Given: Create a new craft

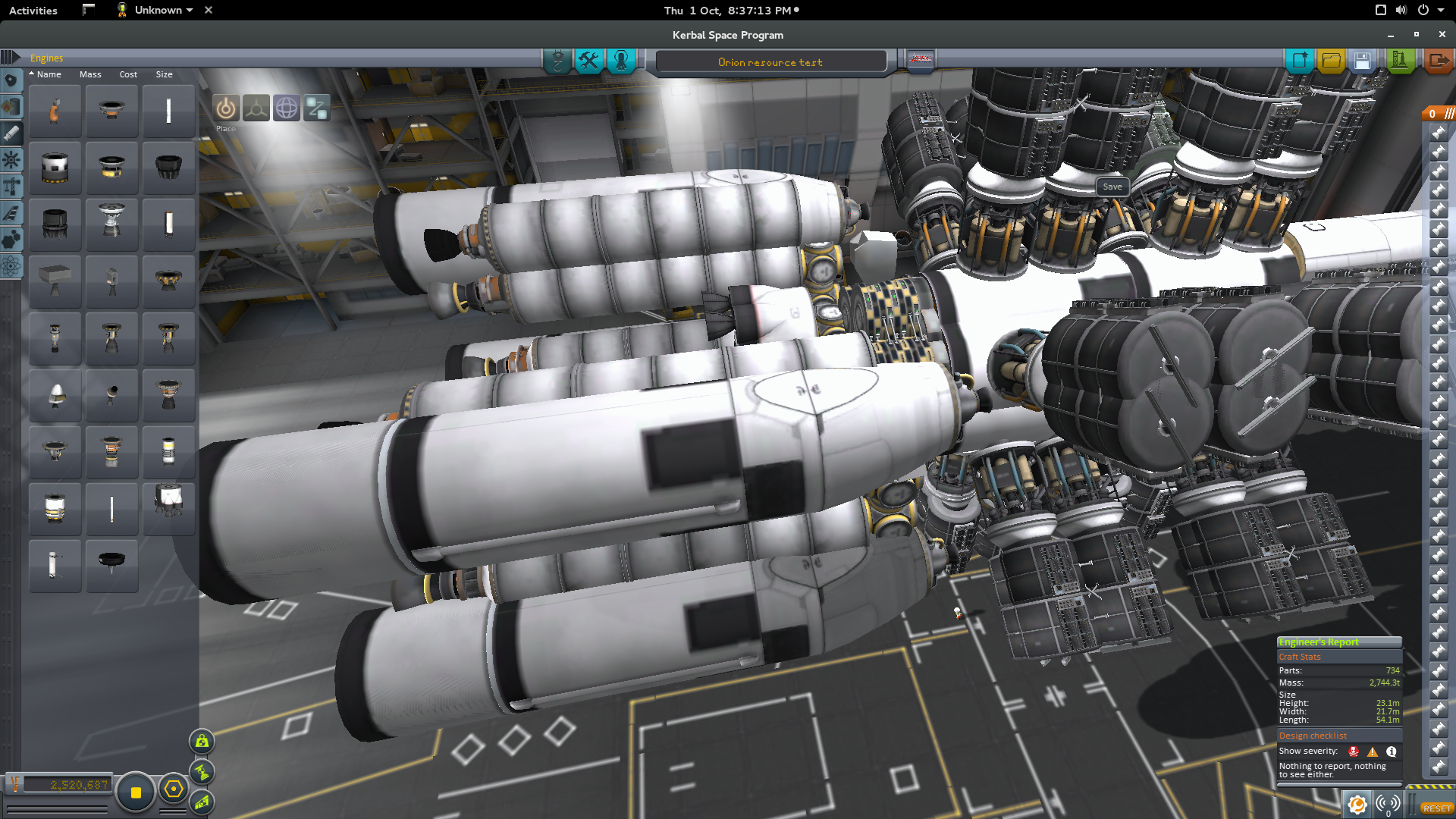Looking at the screenshot, I should pos(1300,61).
